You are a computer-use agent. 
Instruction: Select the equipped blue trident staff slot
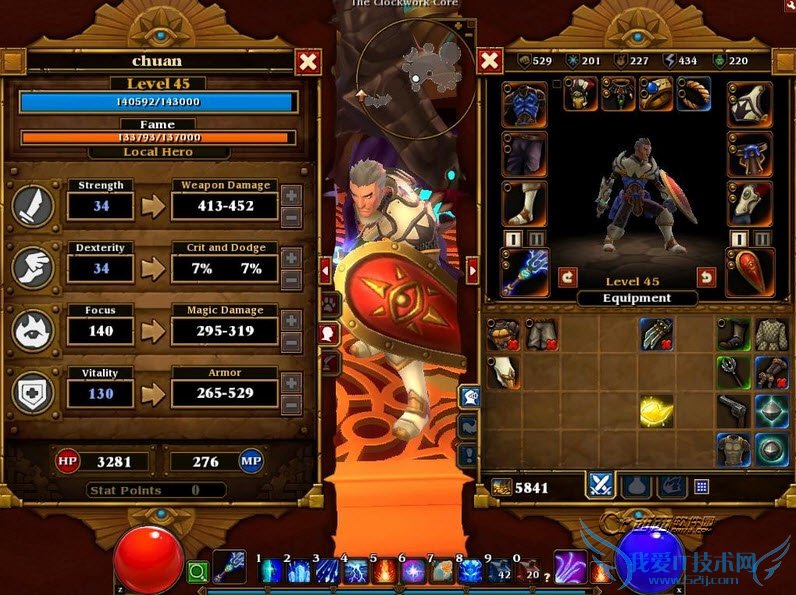[525, 272]
